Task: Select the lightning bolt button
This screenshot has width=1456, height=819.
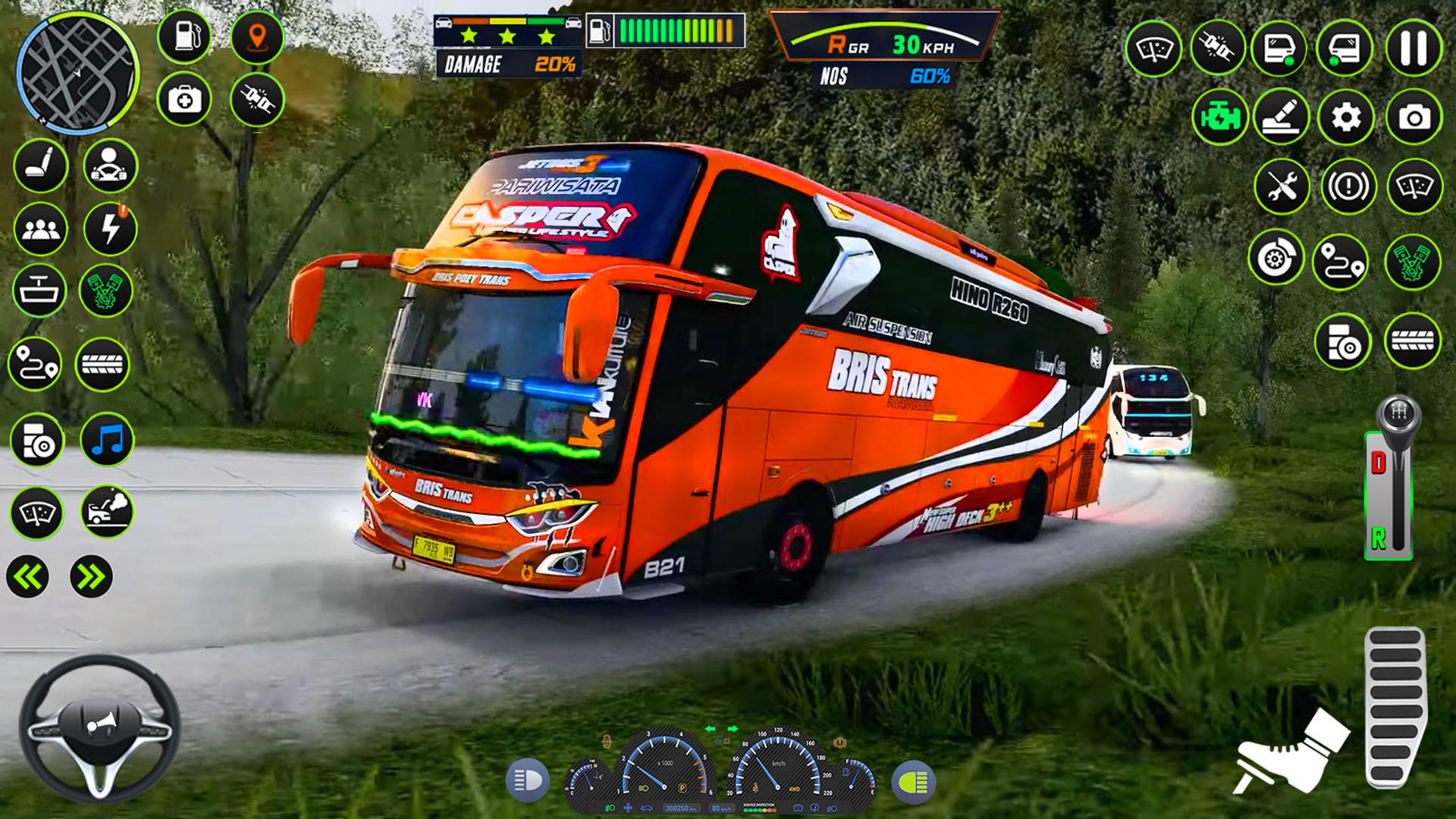Action: 111,228
